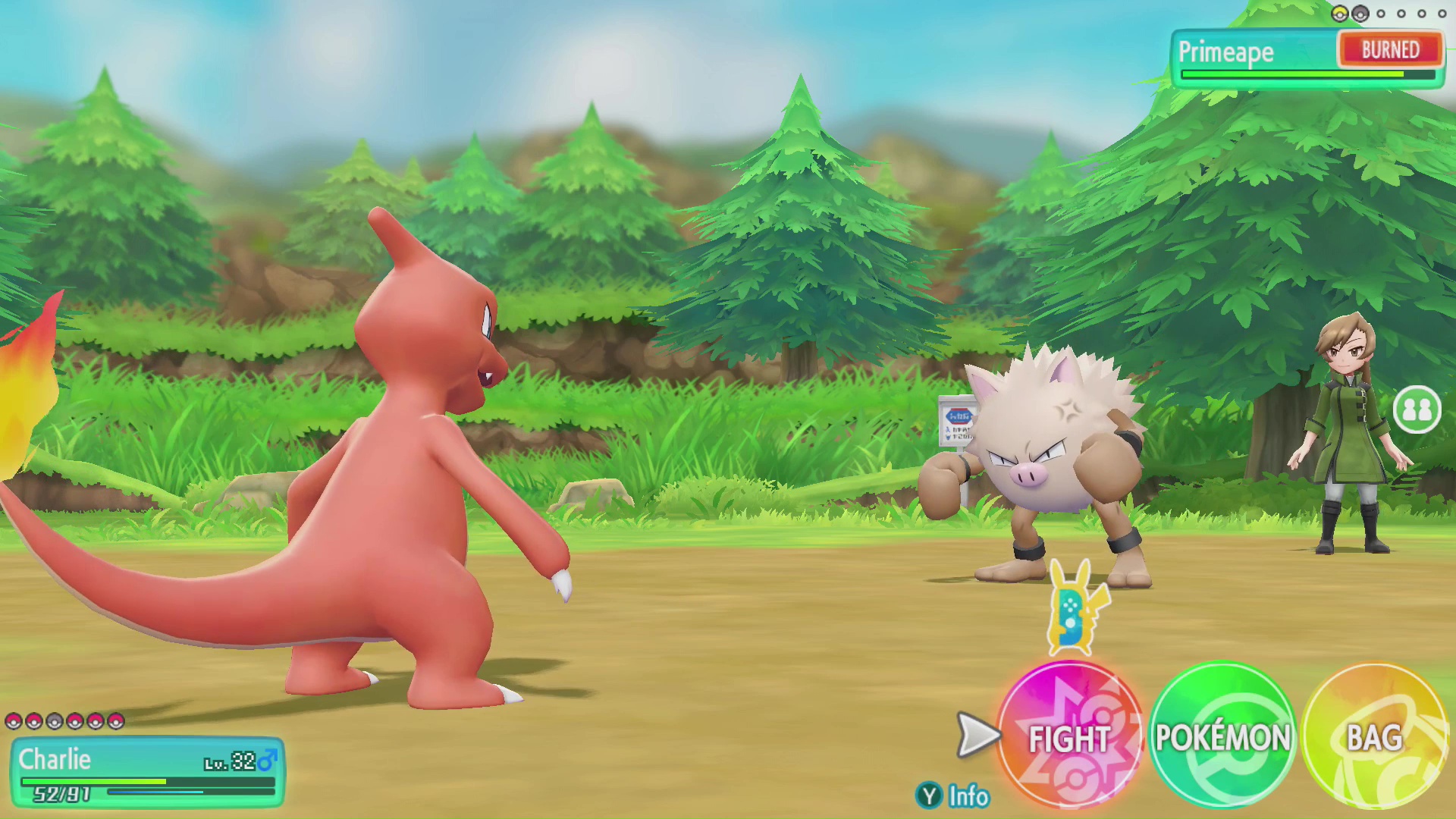Choose the FIGHT battle command

tap(1069, 736)
